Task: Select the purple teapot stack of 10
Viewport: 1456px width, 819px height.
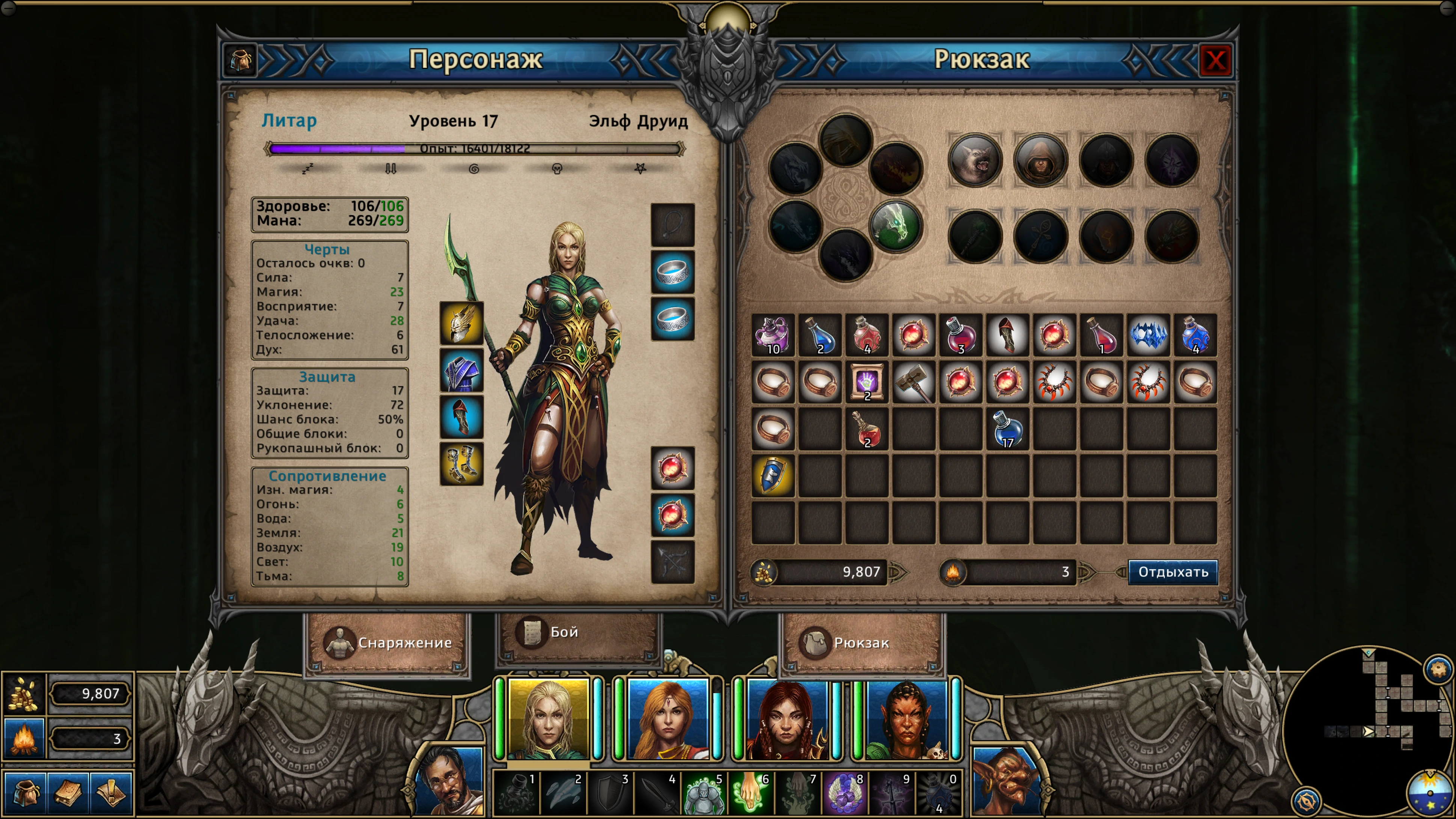Action: (773, 335)
